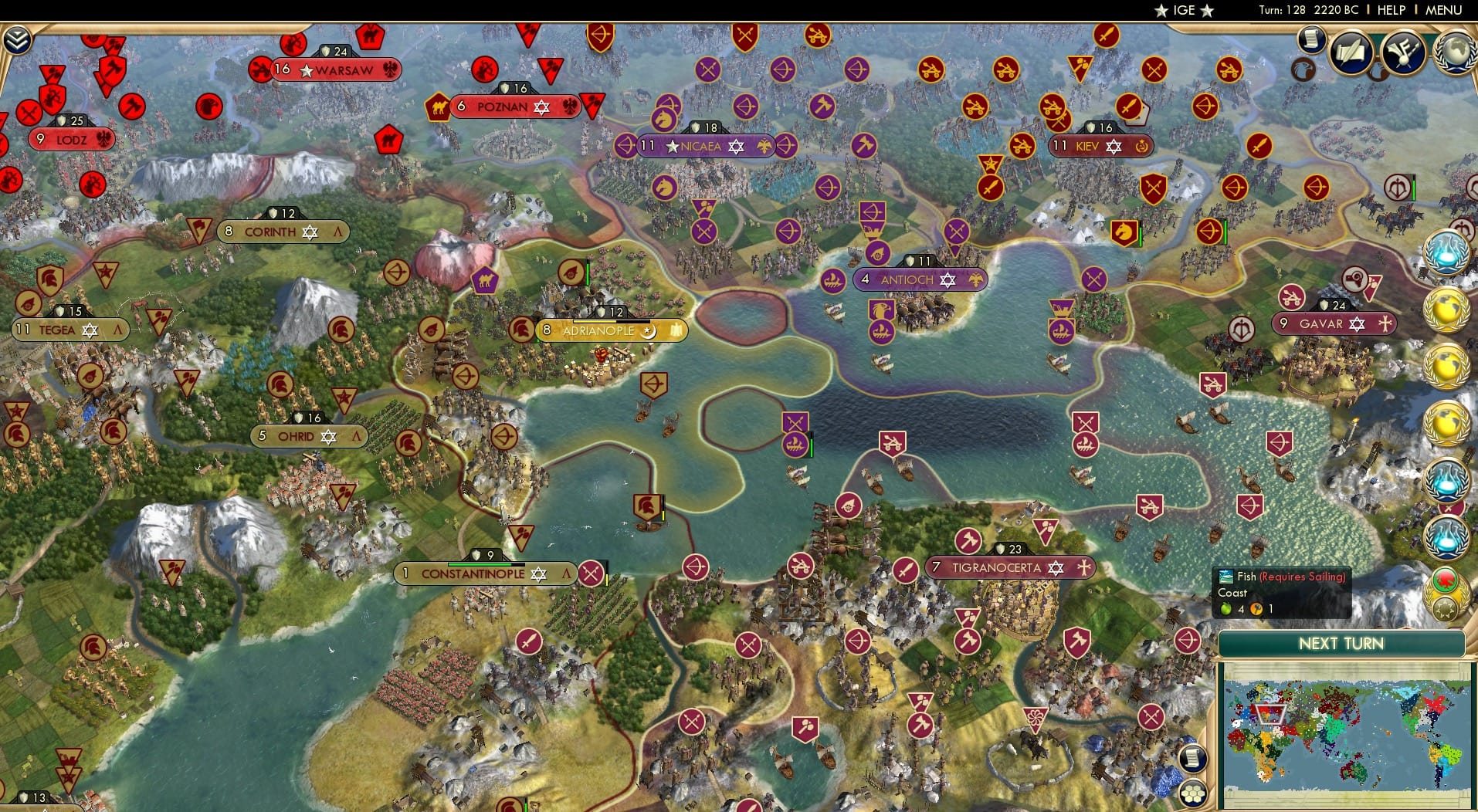
Task: Click the capital star on Warsaw's city banner
Action: (x=306, y=70)
